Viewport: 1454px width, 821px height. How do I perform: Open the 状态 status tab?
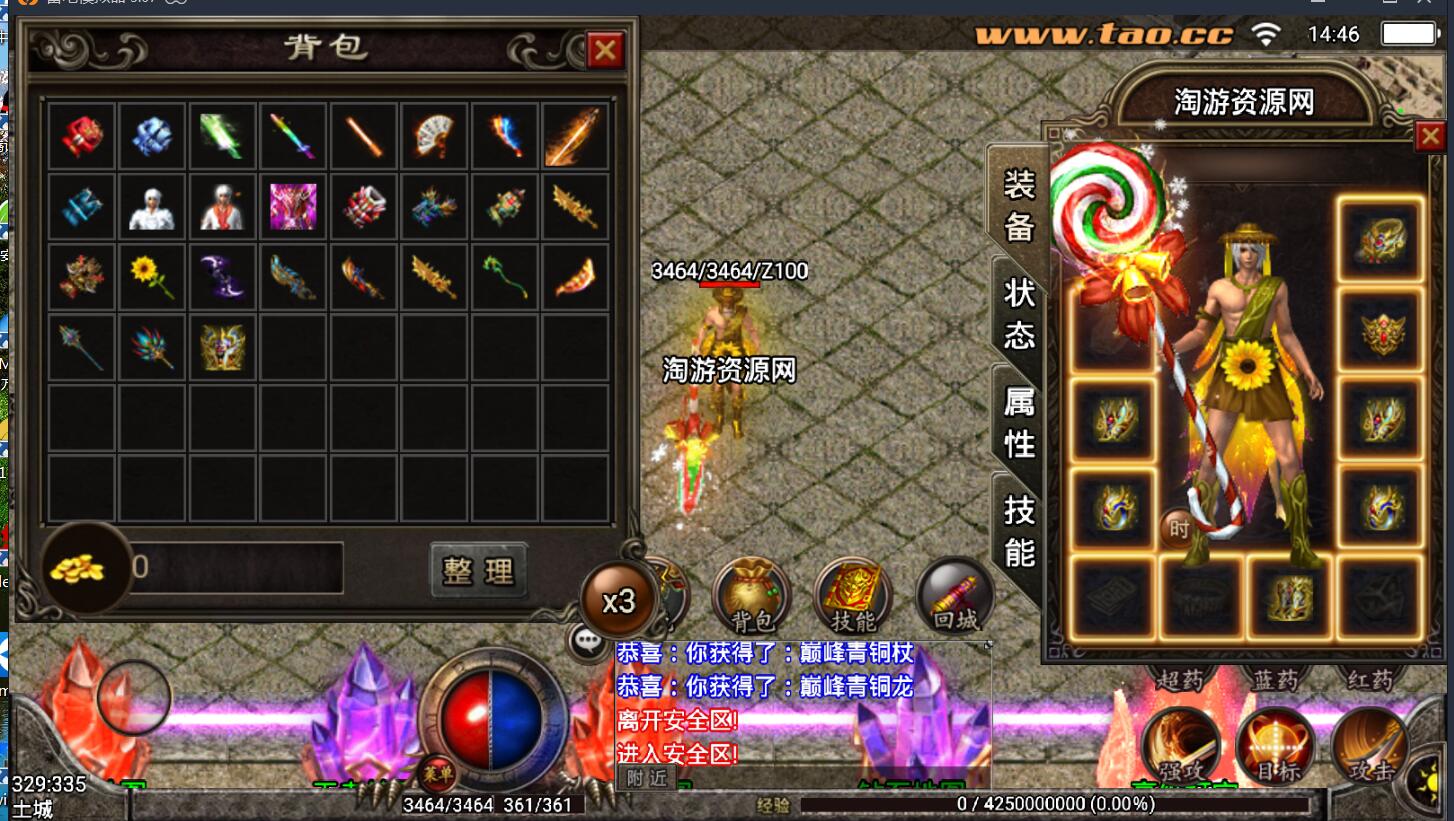pyautogui.click(x=1018, y=313)
